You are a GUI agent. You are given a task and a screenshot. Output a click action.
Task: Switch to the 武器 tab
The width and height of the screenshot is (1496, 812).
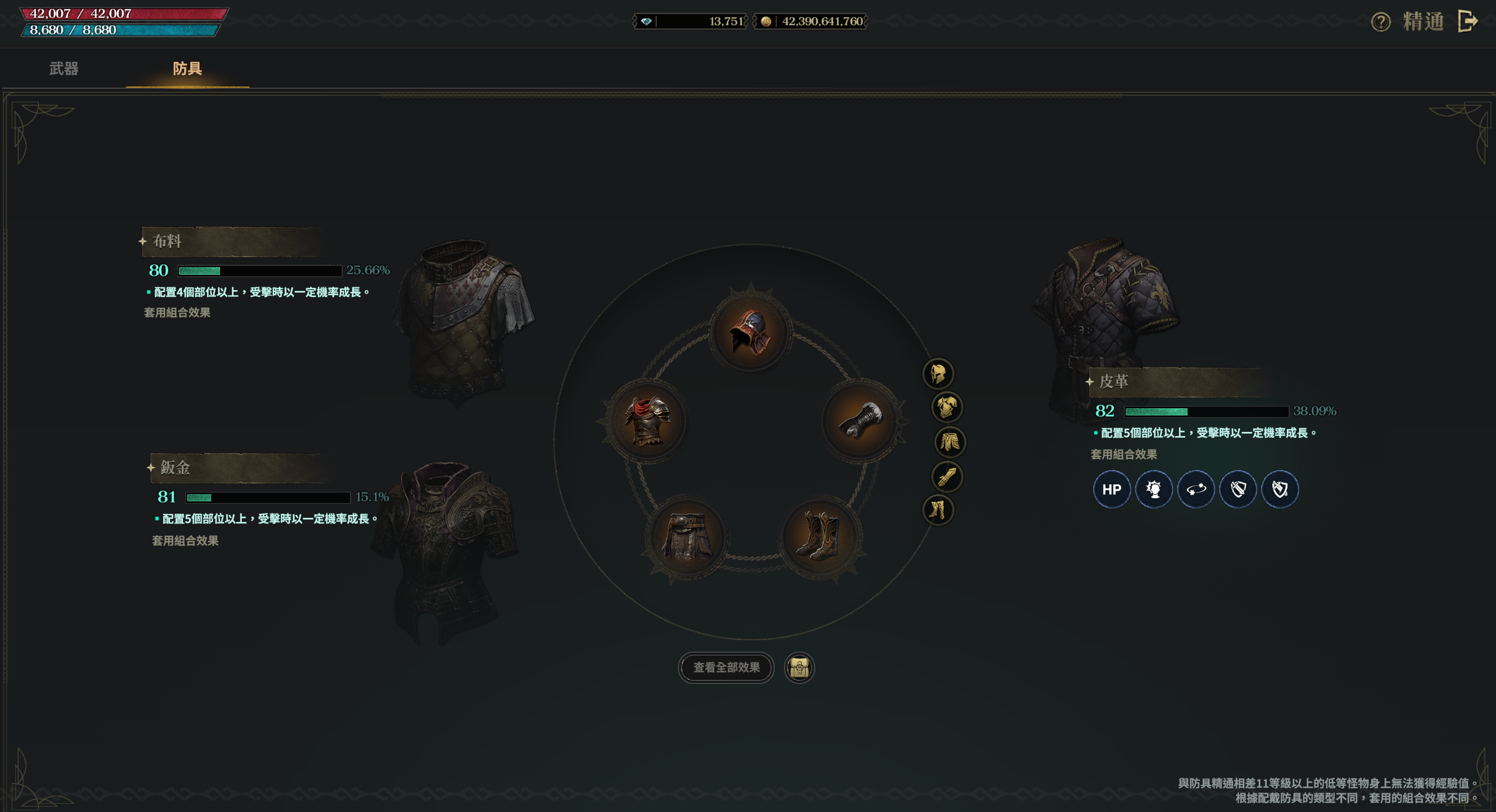pyautogui.click(x=64, y=69)
